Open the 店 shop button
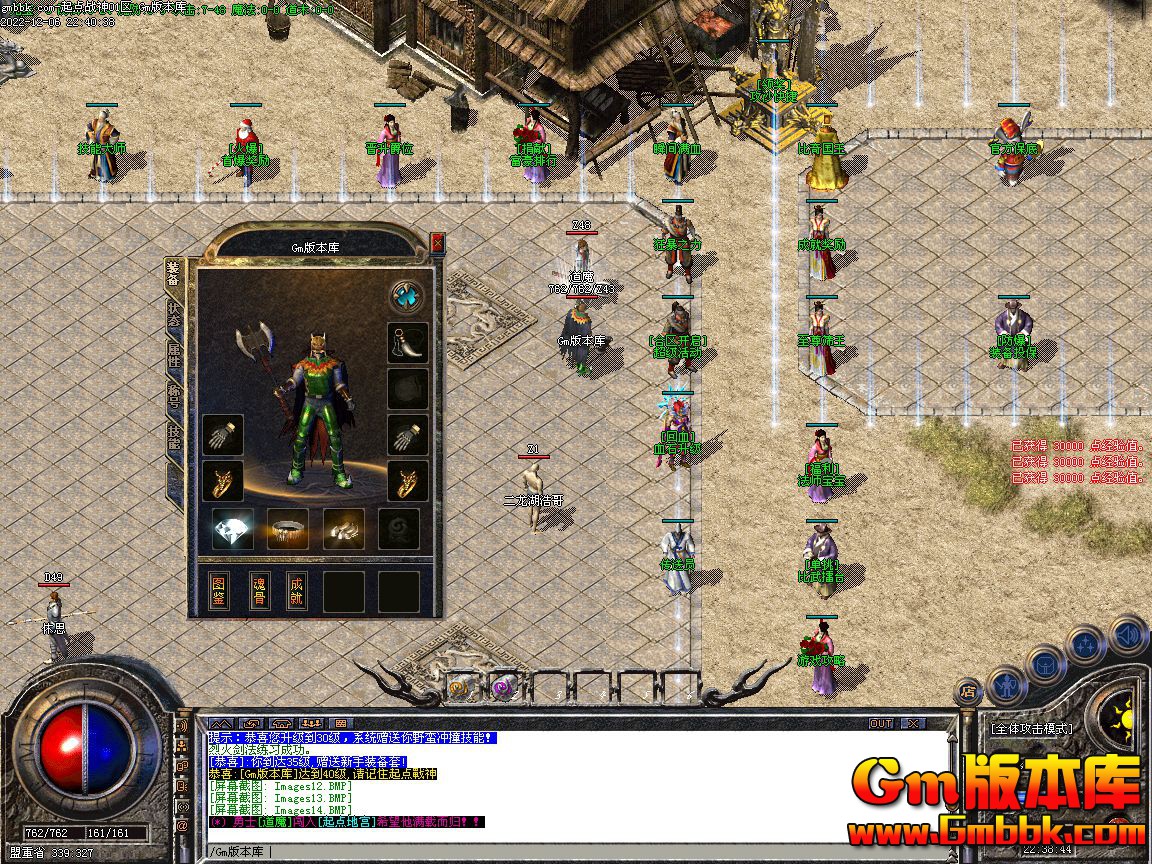The image size is (1152, 864). [968, 689]
